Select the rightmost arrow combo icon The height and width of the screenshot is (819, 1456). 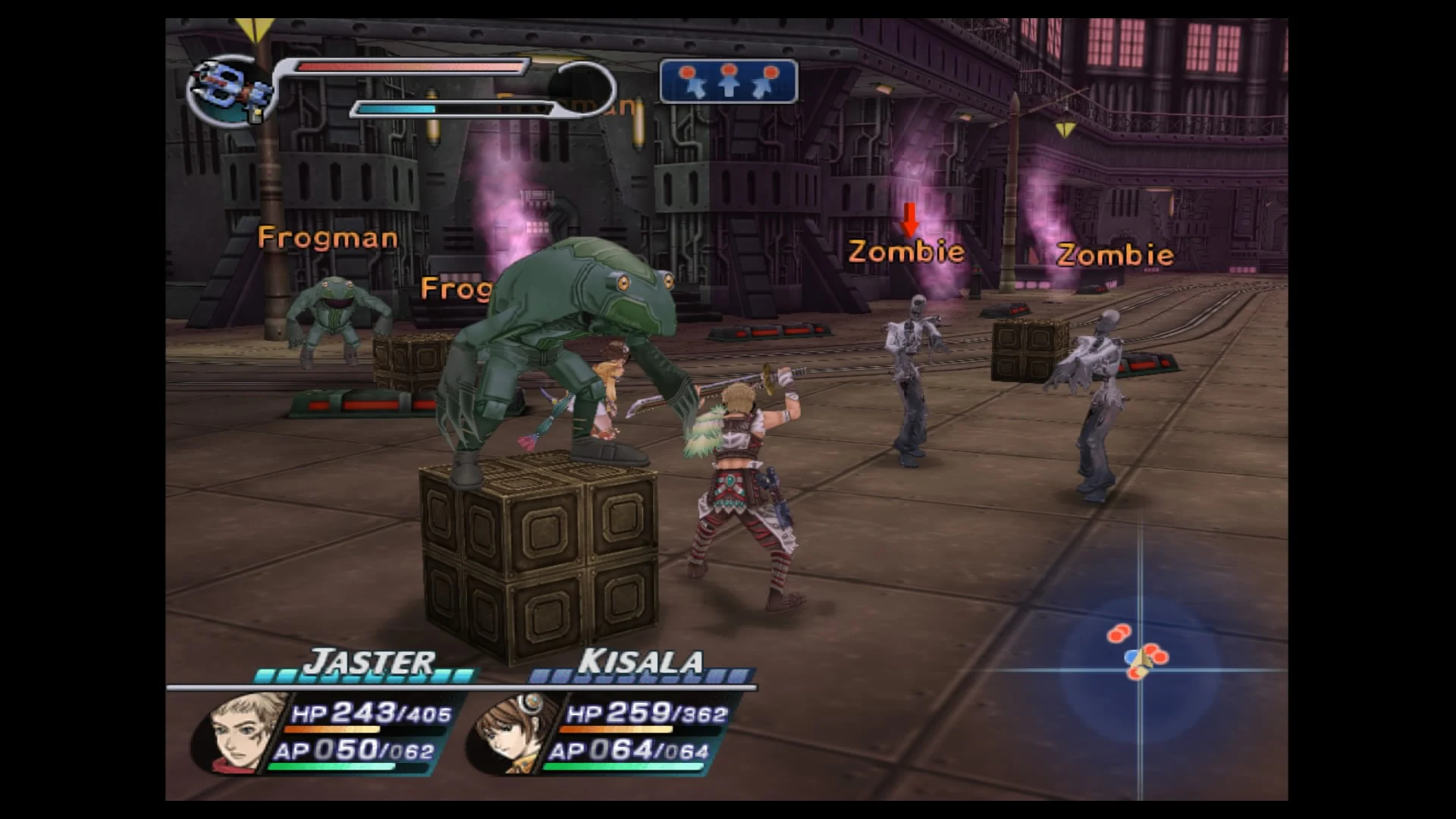coord(767,81)
